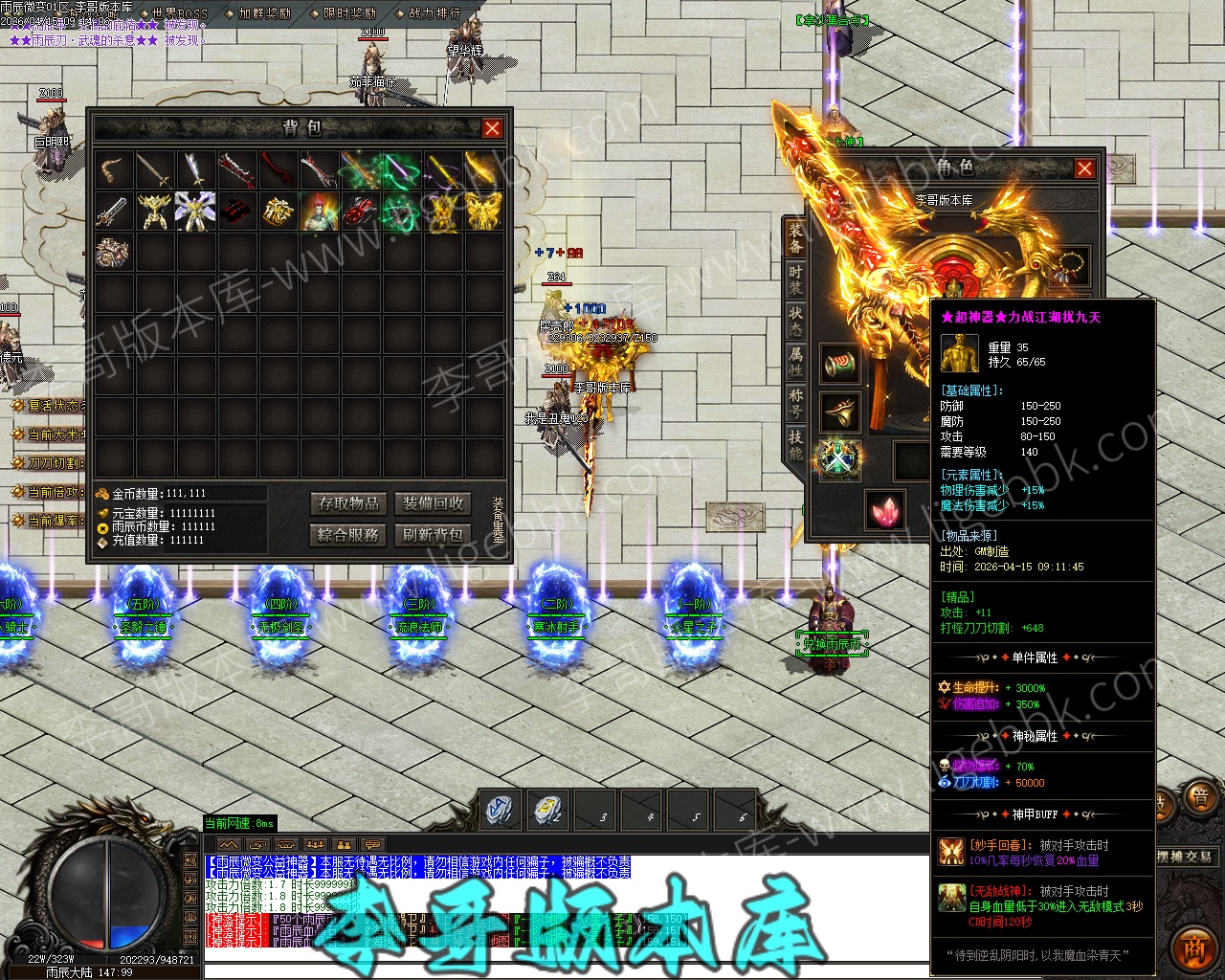Select the 称号 title tab
The image size is (1225, 980).
point(795,402)
